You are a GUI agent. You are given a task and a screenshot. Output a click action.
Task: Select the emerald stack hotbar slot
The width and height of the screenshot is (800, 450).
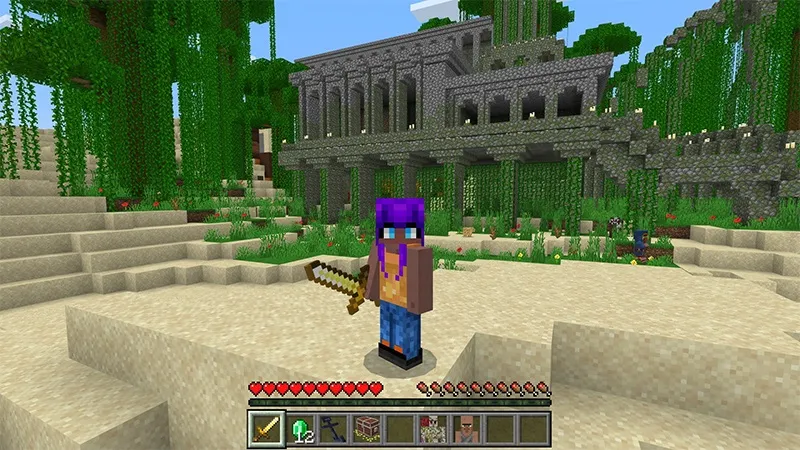300,428
